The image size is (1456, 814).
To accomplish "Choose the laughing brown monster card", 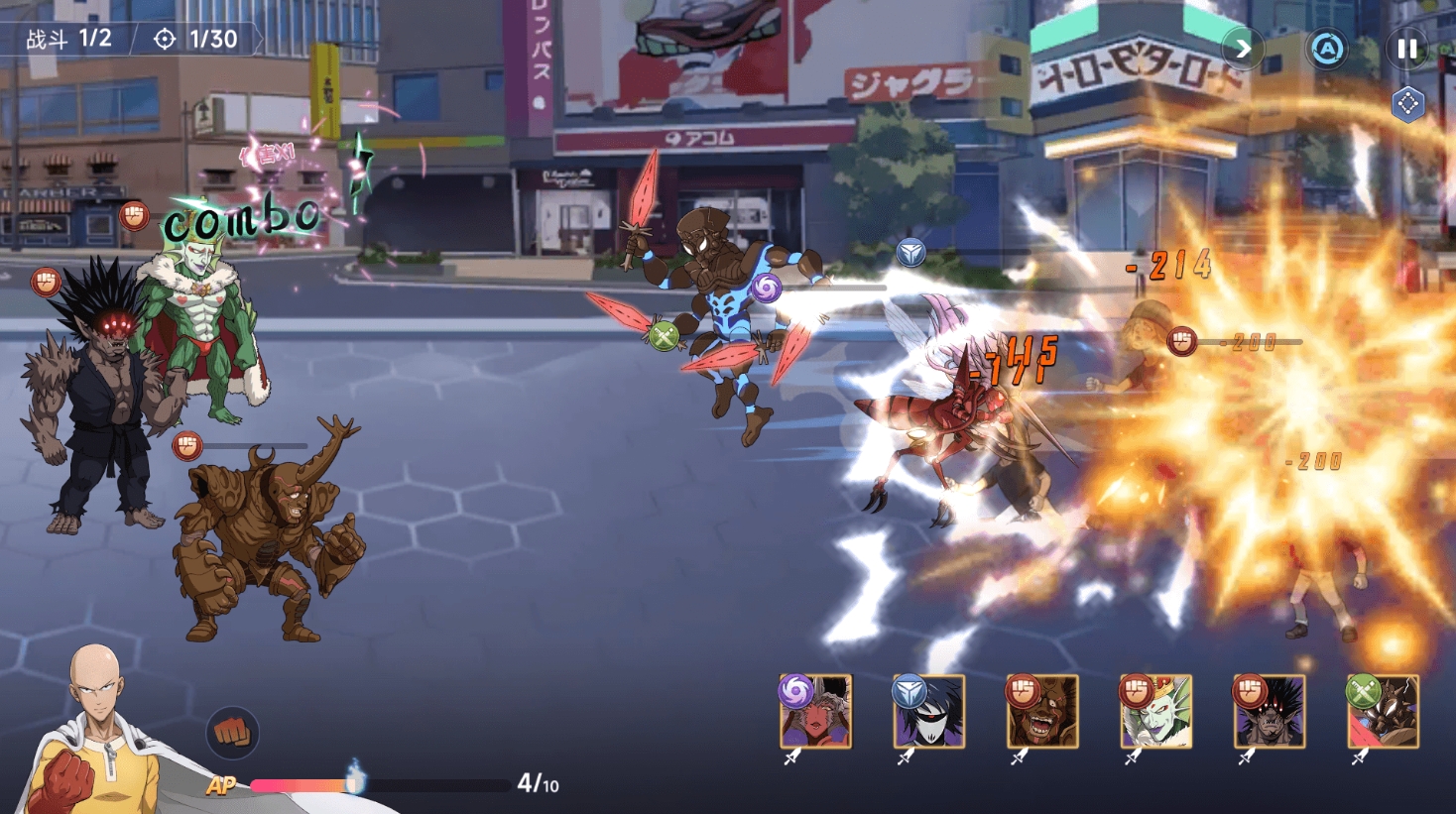I will (1042, 712).
